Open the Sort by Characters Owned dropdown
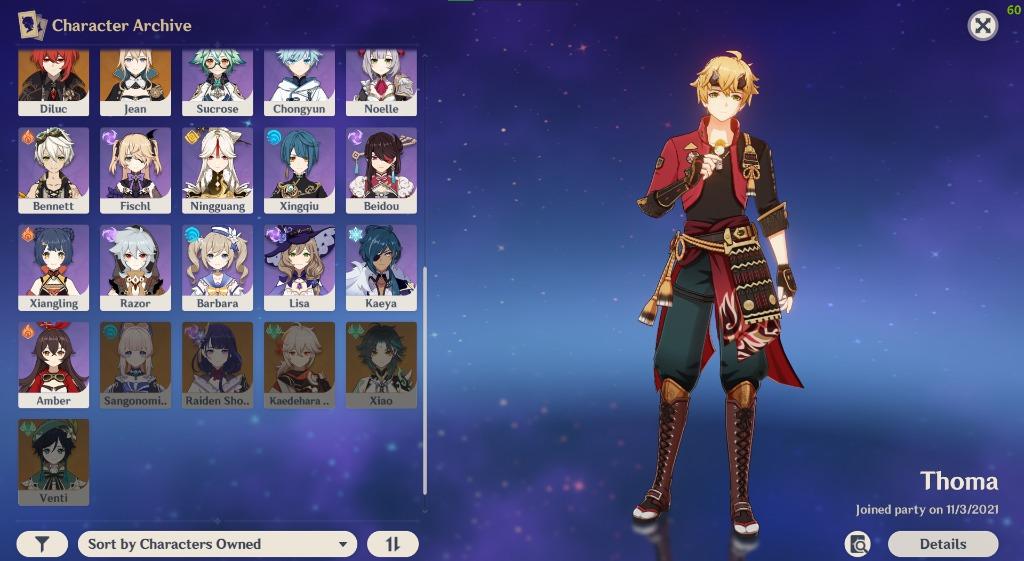The image size is (1024, 561). pos(217,544)
